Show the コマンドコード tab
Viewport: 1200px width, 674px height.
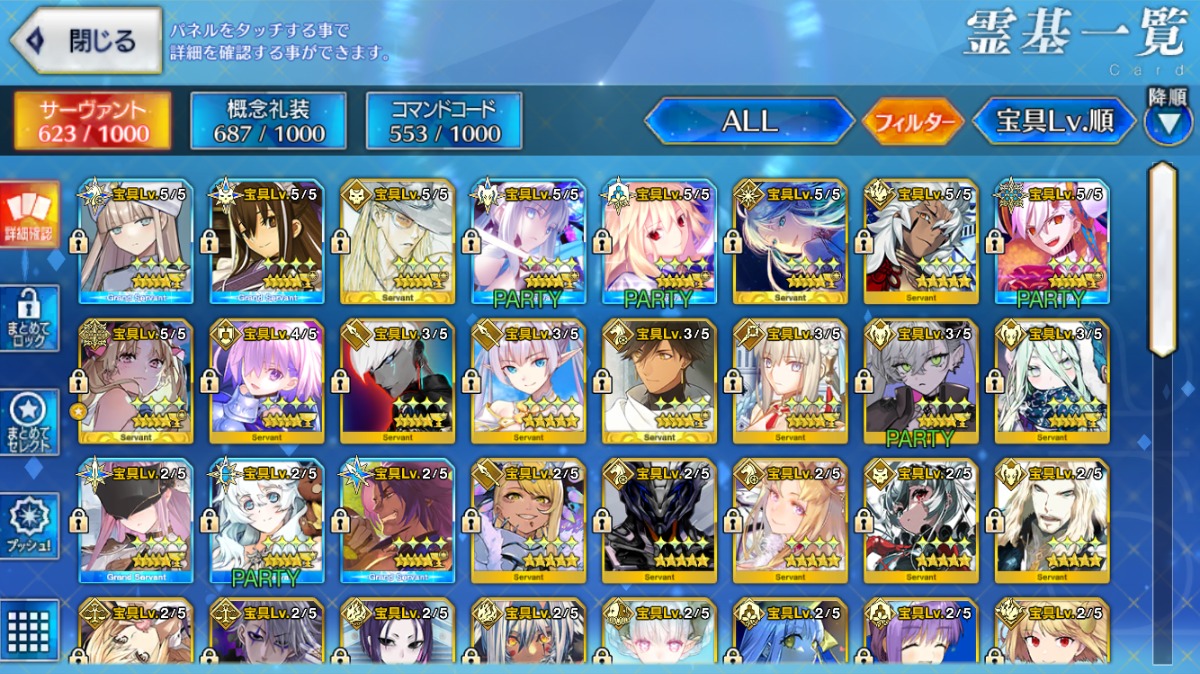pyautogui.click(x=444, y=122)
